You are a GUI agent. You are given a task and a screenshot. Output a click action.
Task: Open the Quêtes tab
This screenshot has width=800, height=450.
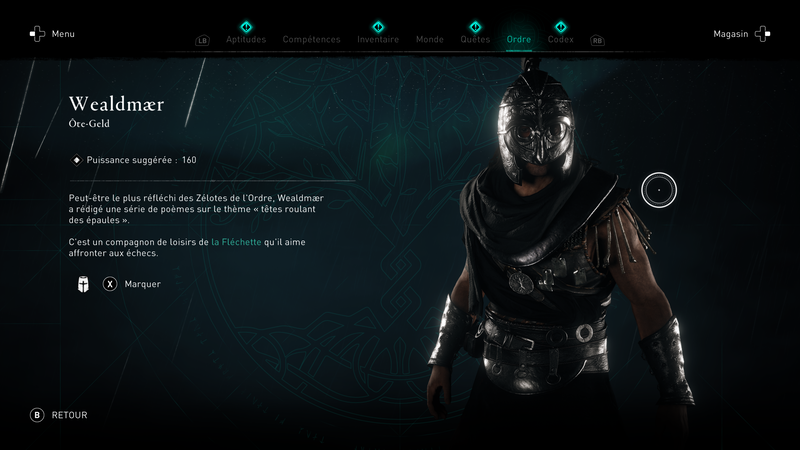(x=475, y=40)
